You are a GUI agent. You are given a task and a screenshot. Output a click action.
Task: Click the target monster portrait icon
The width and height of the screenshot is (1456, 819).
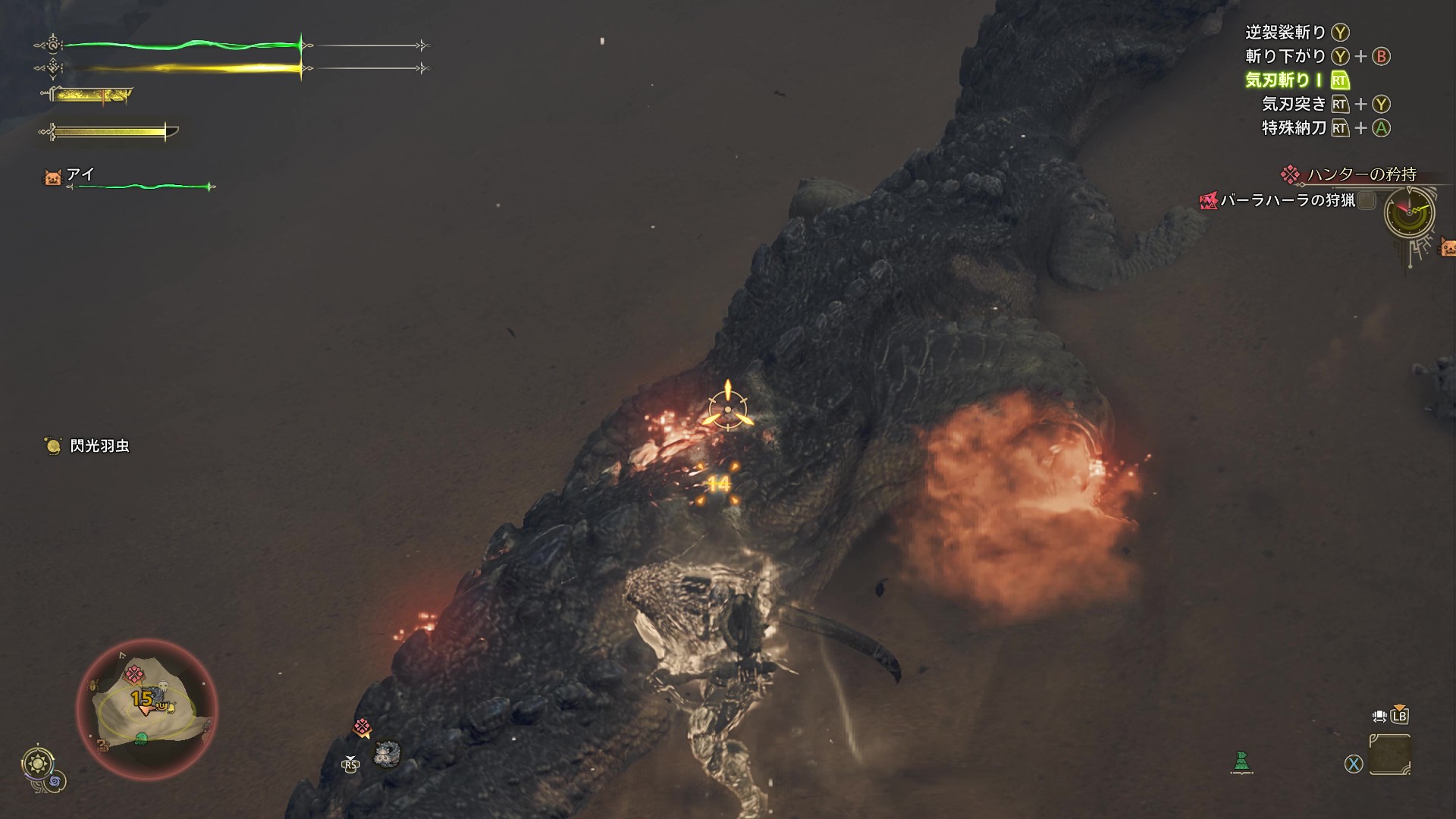(x=387, y=753)
